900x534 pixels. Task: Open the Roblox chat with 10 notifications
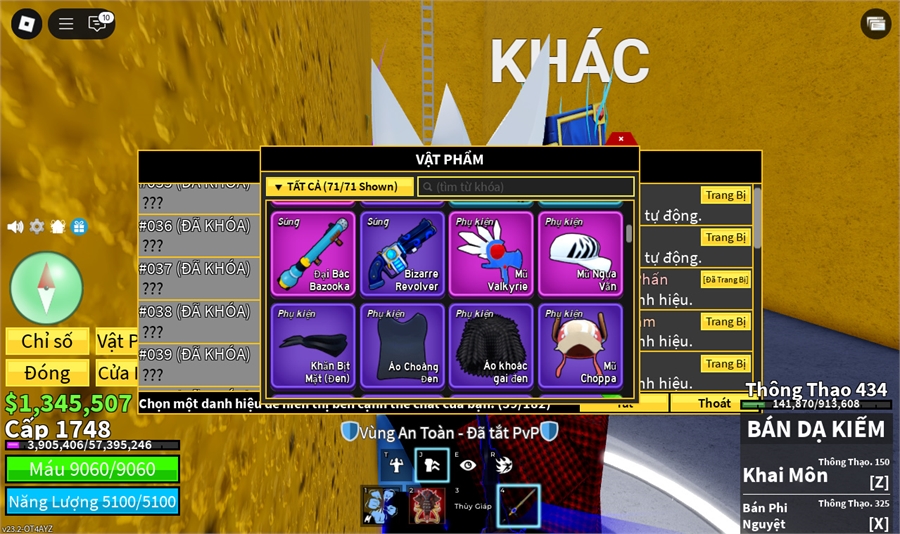click(x=98, y=23)
